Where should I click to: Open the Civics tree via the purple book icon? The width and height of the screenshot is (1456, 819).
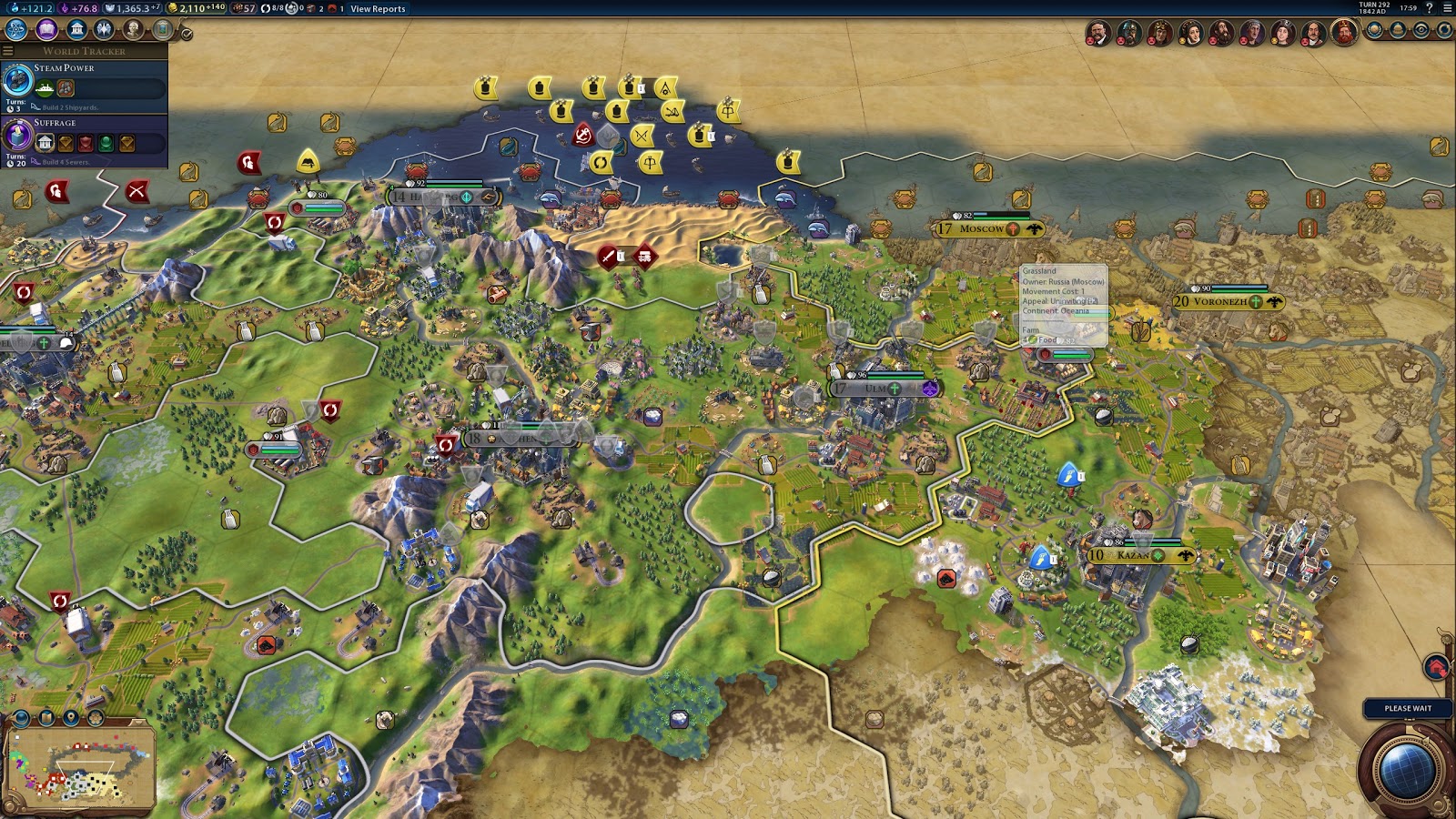(x=46, y=29)
